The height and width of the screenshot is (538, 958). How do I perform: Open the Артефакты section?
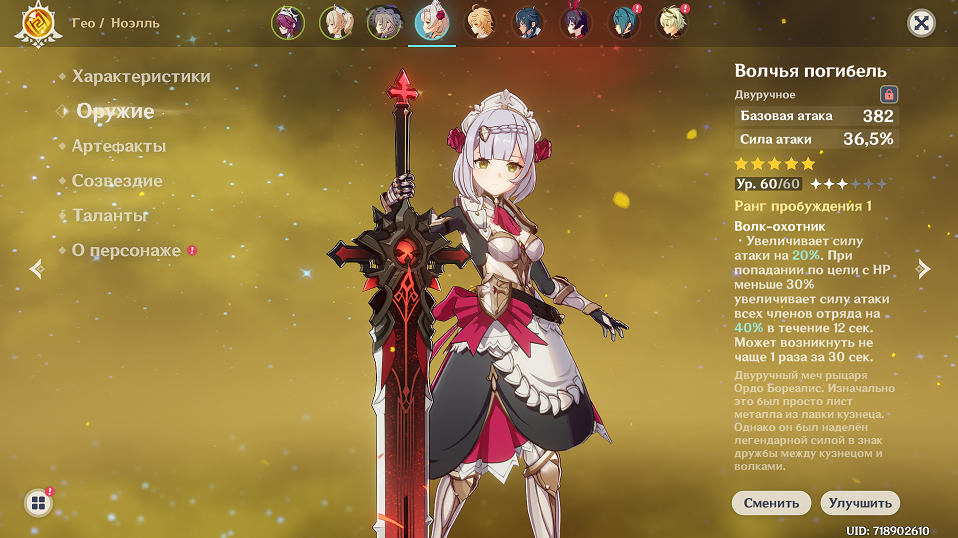click(x=119, y=146)
